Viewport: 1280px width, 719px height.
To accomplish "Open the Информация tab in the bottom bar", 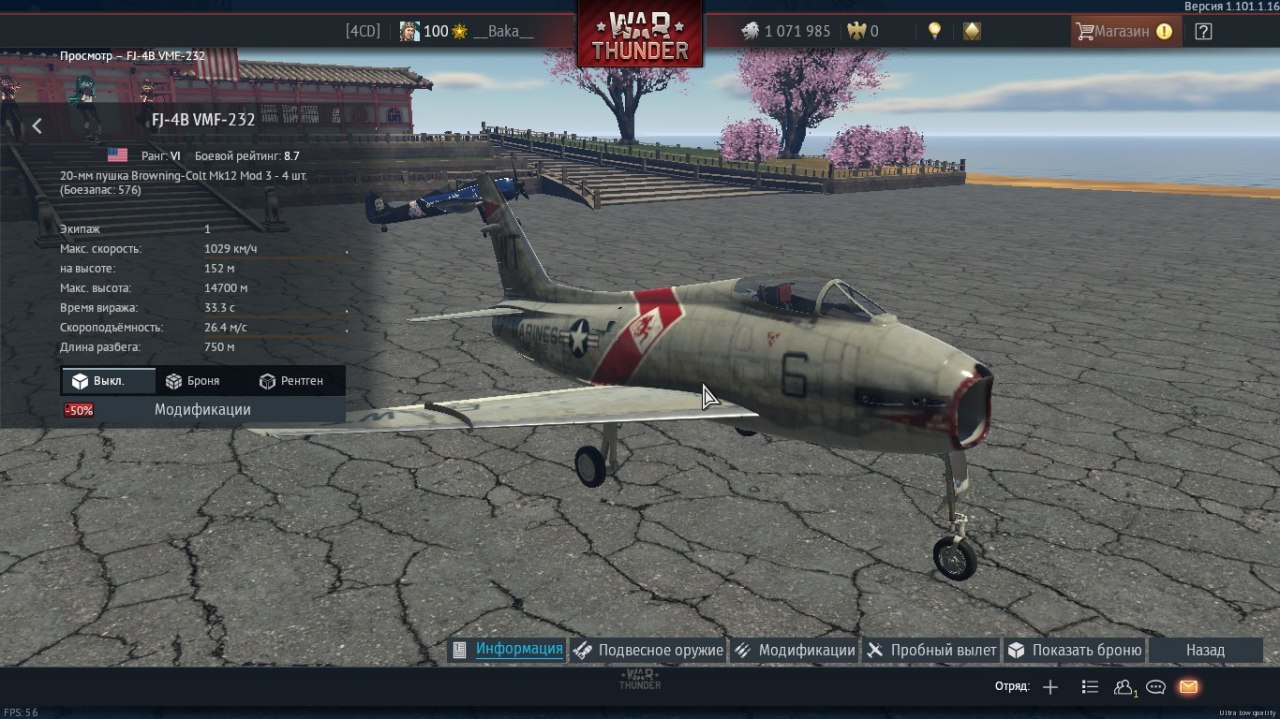I will pyautogui.click(x=508, y=650).
